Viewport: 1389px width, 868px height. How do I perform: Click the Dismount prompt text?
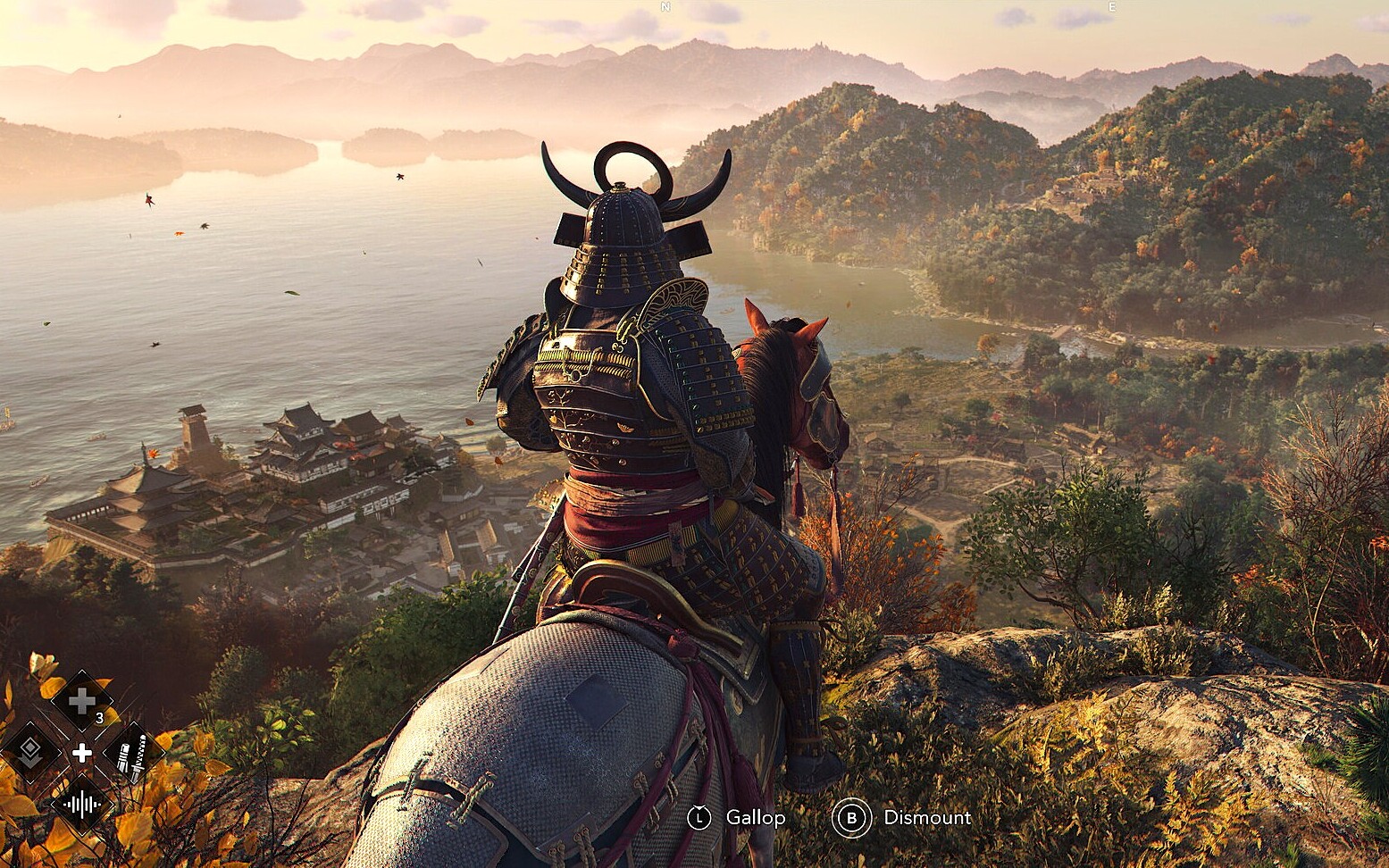[x=927, y=817]
